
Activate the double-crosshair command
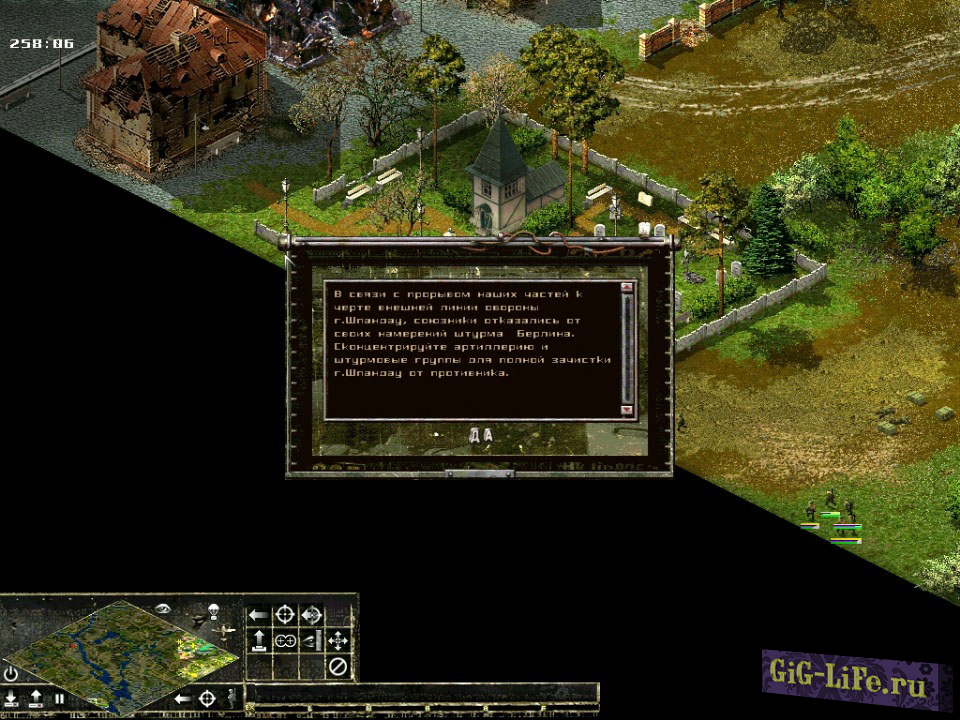(285, 641)
